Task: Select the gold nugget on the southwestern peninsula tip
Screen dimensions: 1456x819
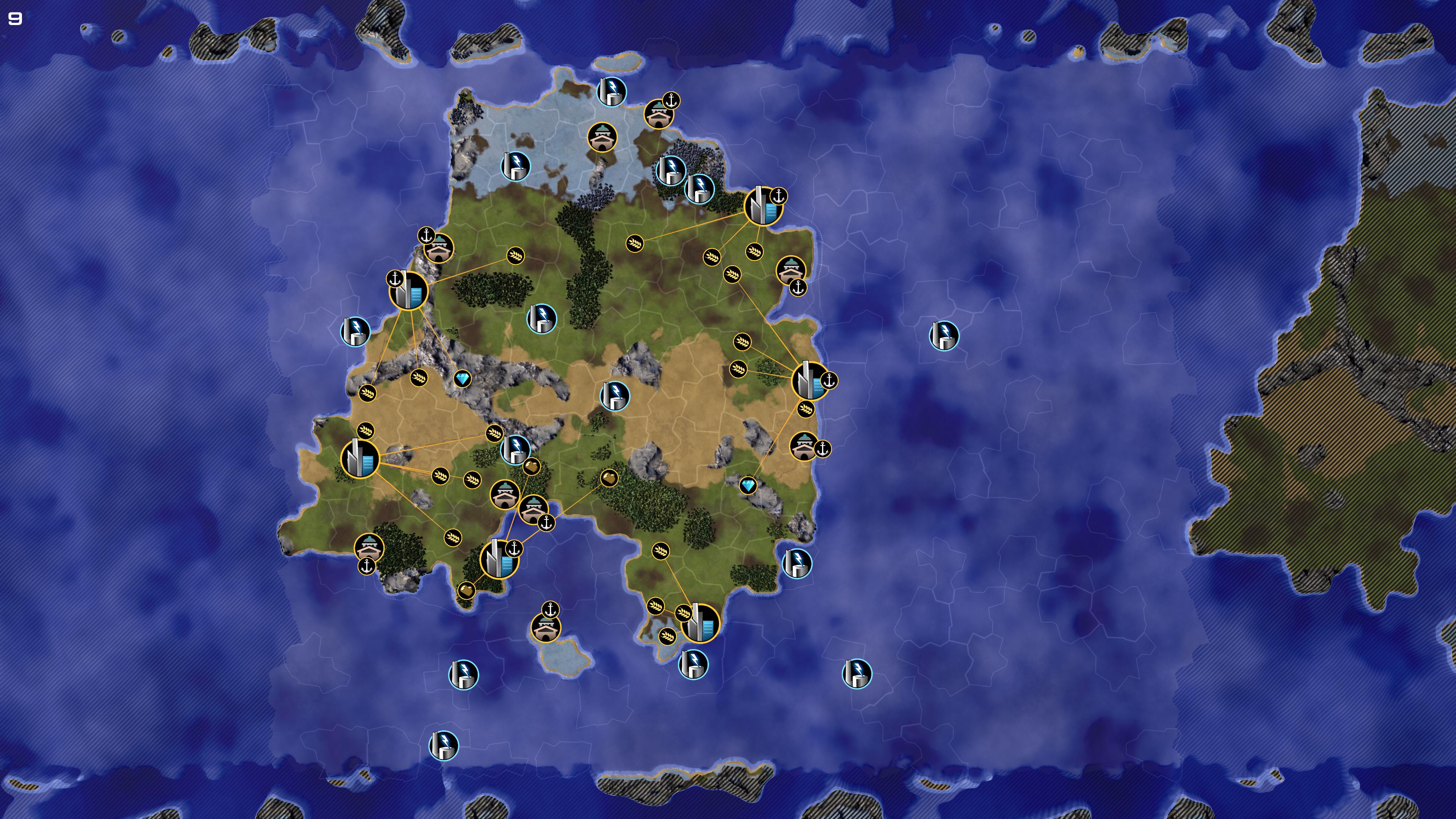Action: 466,591
